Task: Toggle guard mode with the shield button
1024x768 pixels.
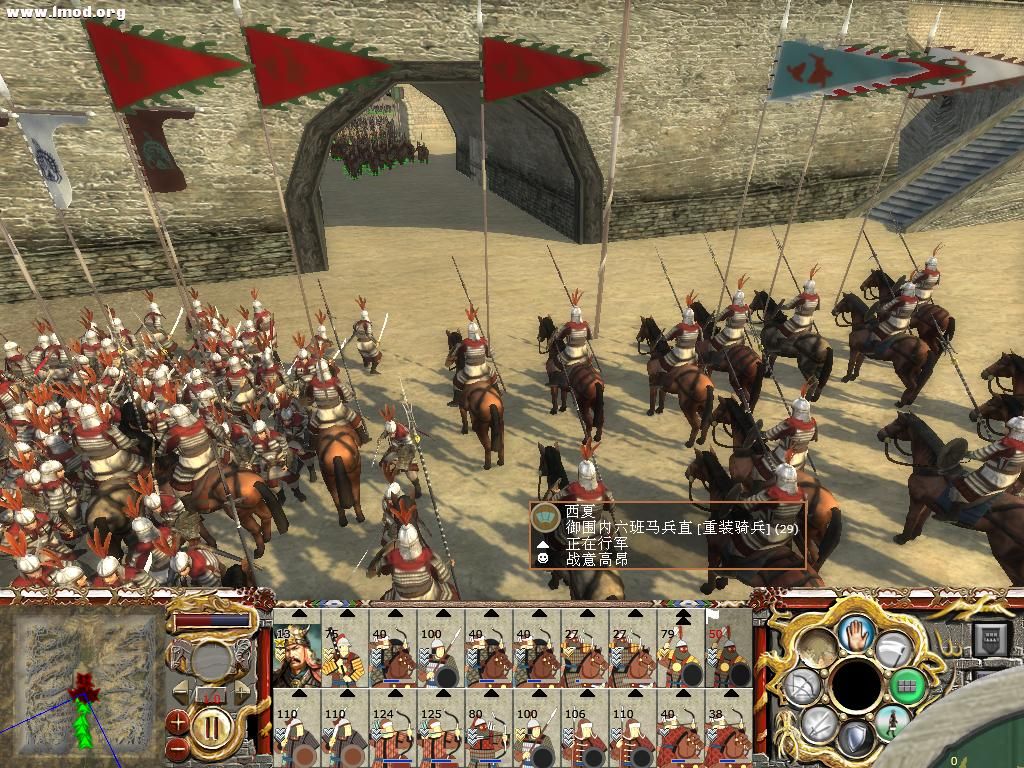Action: point(855,737)
